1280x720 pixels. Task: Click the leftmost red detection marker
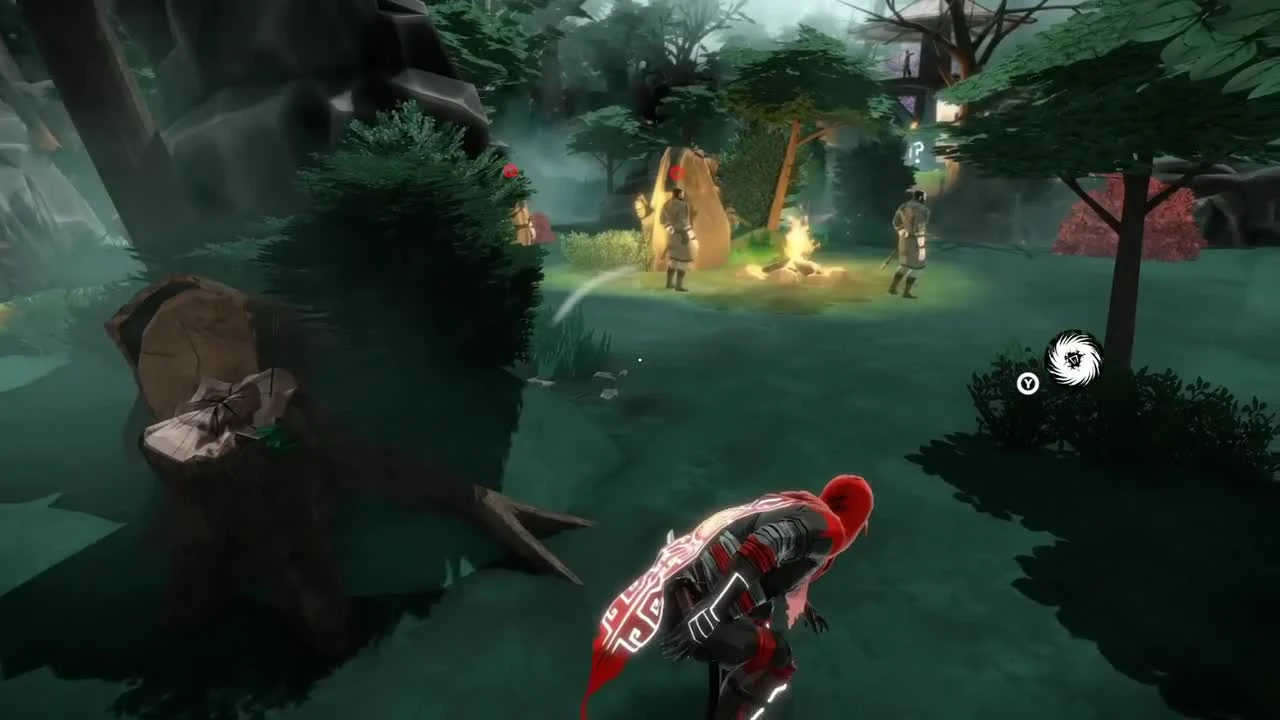click(512, 170)
